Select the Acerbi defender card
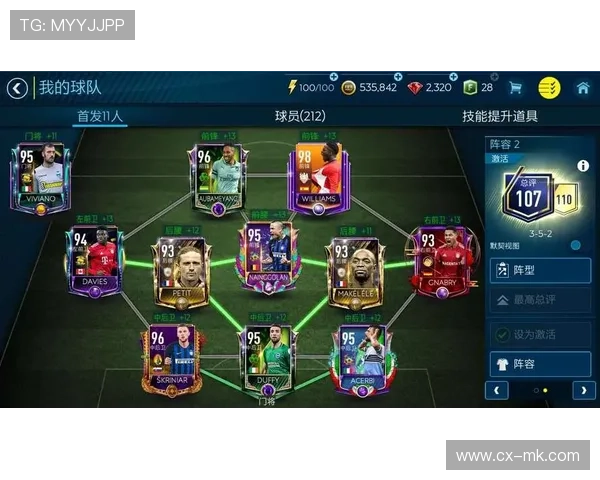 pyautogui.click(x=360, y=360)
